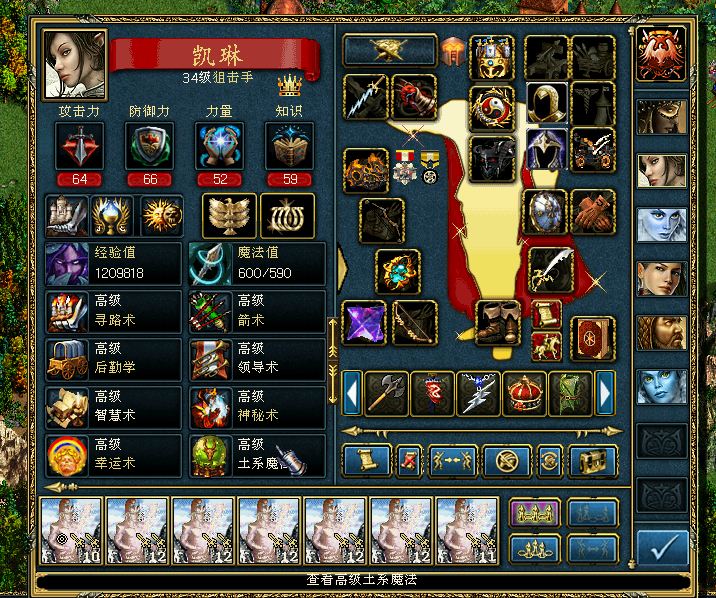716x598 pixels.
Task: Switch to the blue-skinned hero portrait with white hair
Action: [x=662, y=225]
